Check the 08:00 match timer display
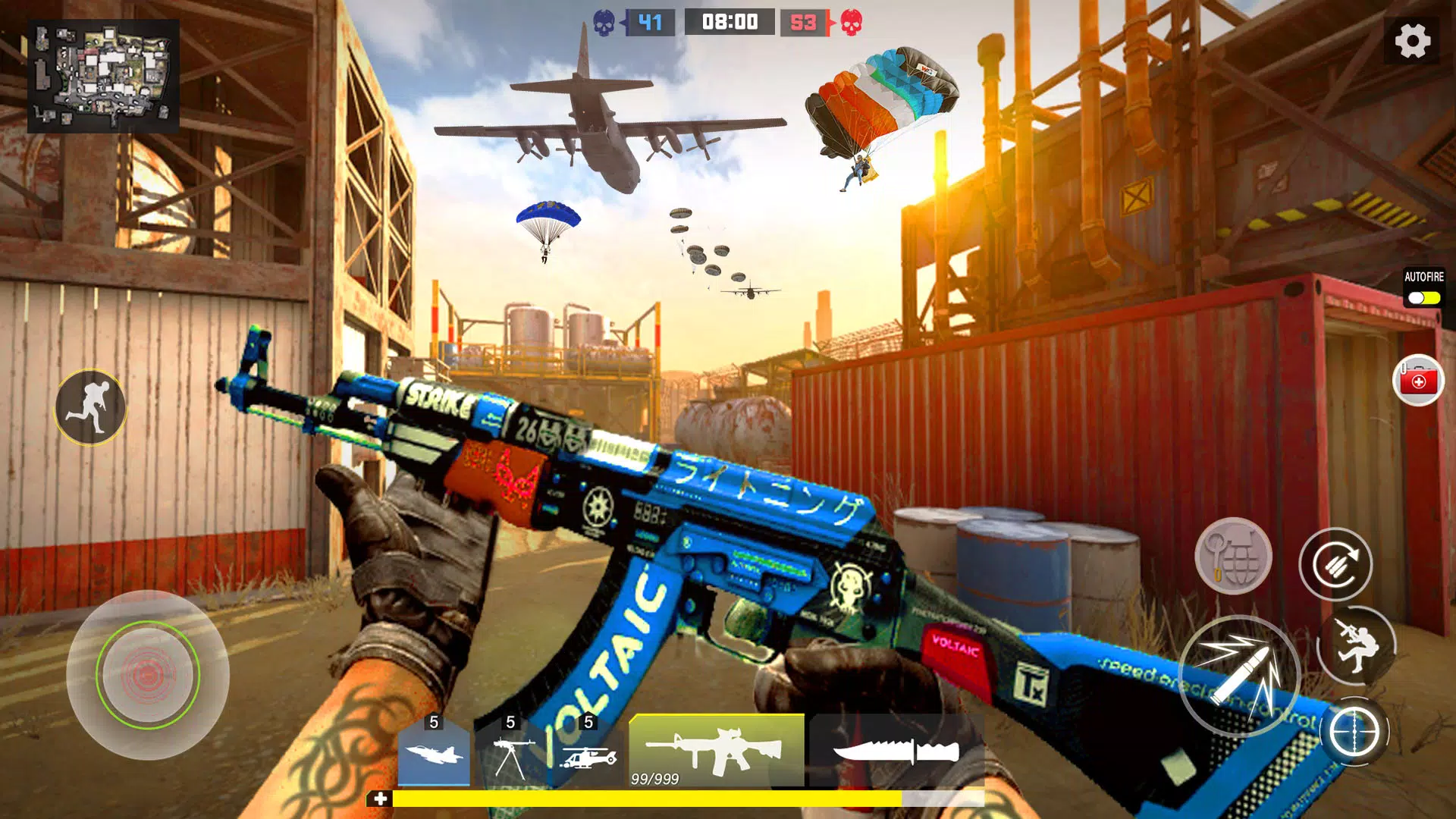The height and width of the screenshot is (819, 1456). (x=730, y=21)
